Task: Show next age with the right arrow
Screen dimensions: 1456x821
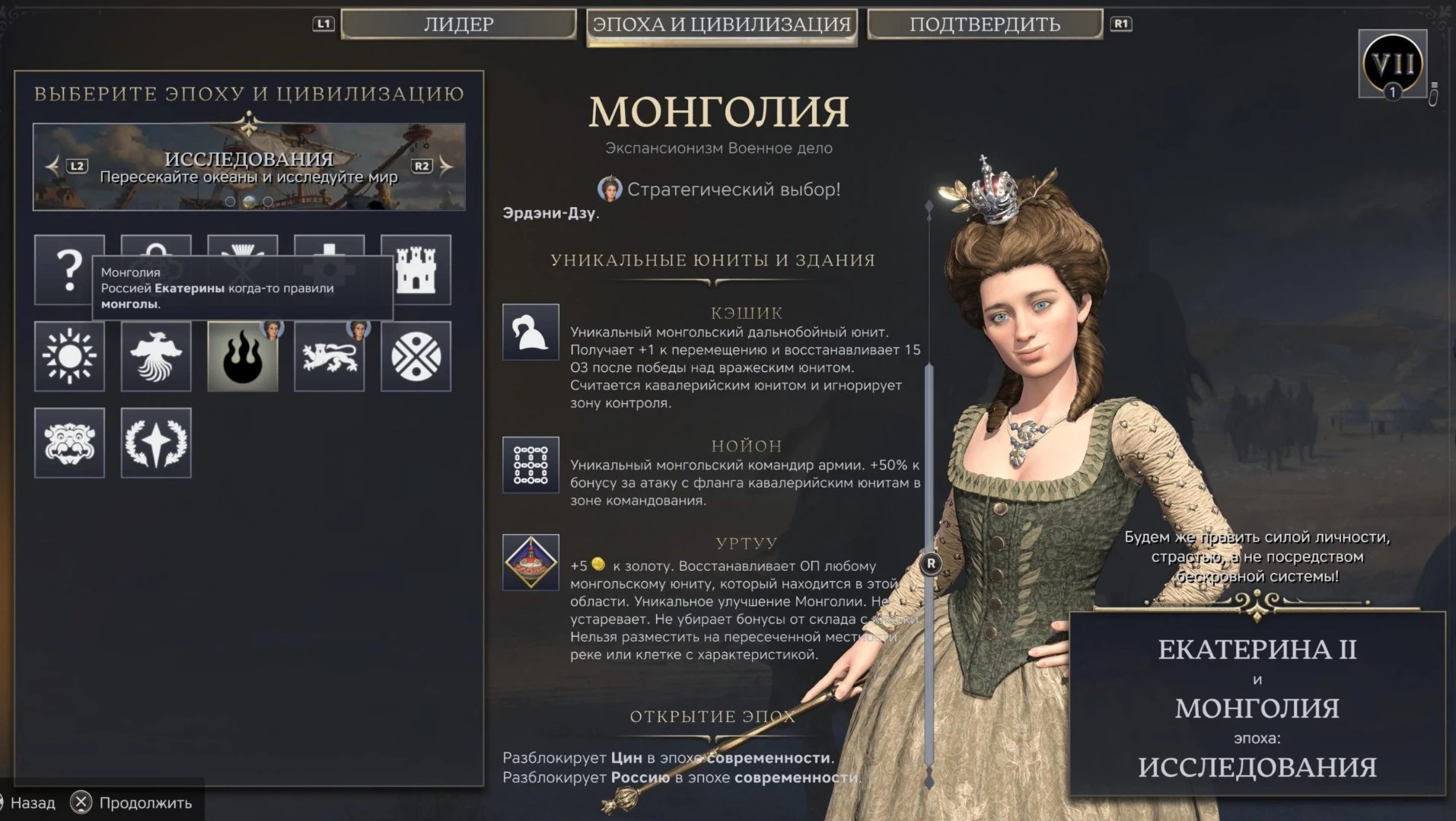Action: [446, 166]
